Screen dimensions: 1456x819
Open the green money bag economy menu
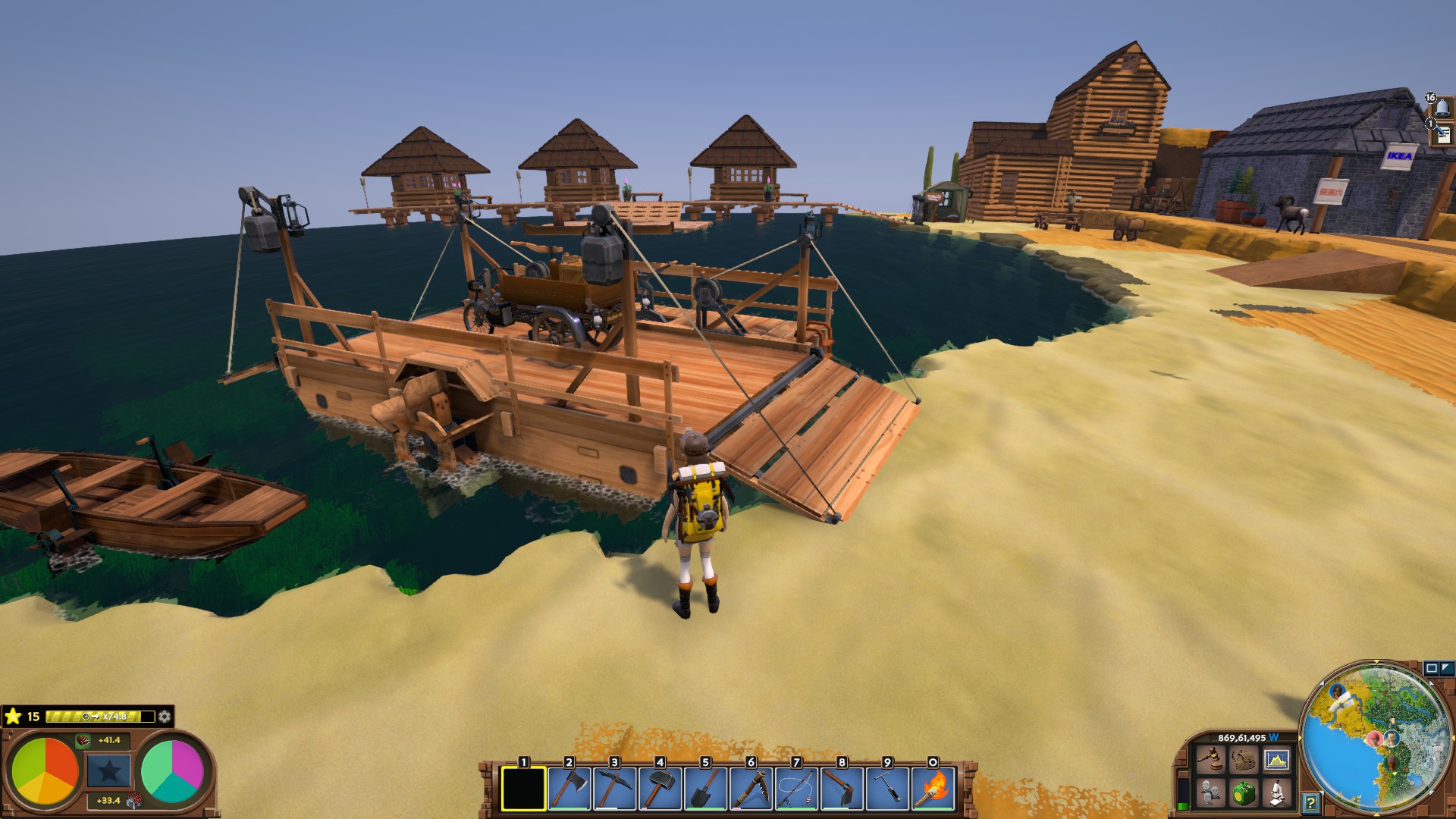coord(1244,793)
